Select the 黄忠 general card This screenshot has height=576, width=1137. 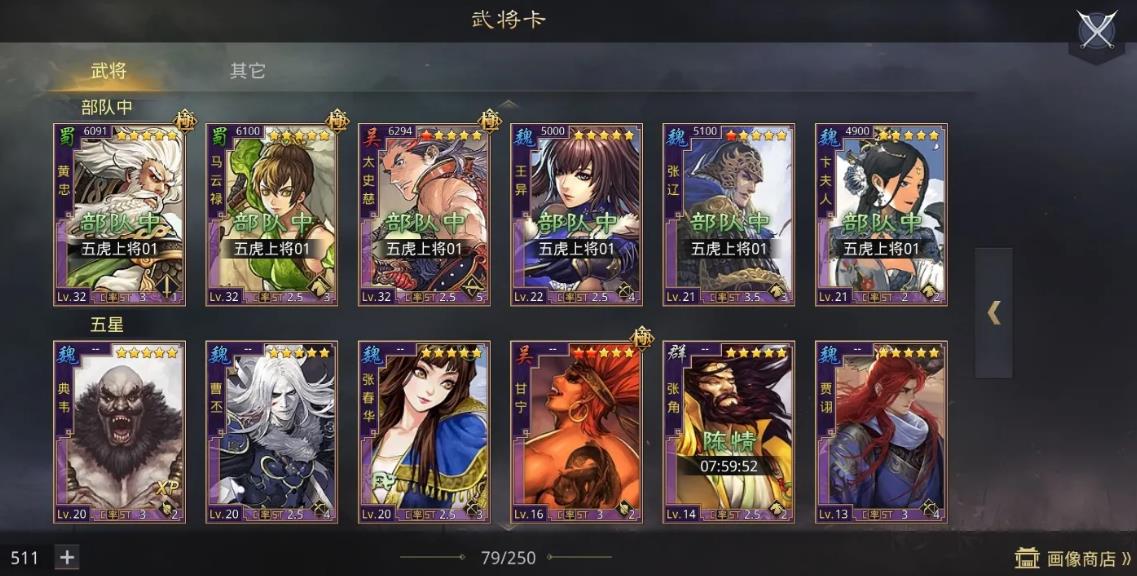tap(119, 214)
